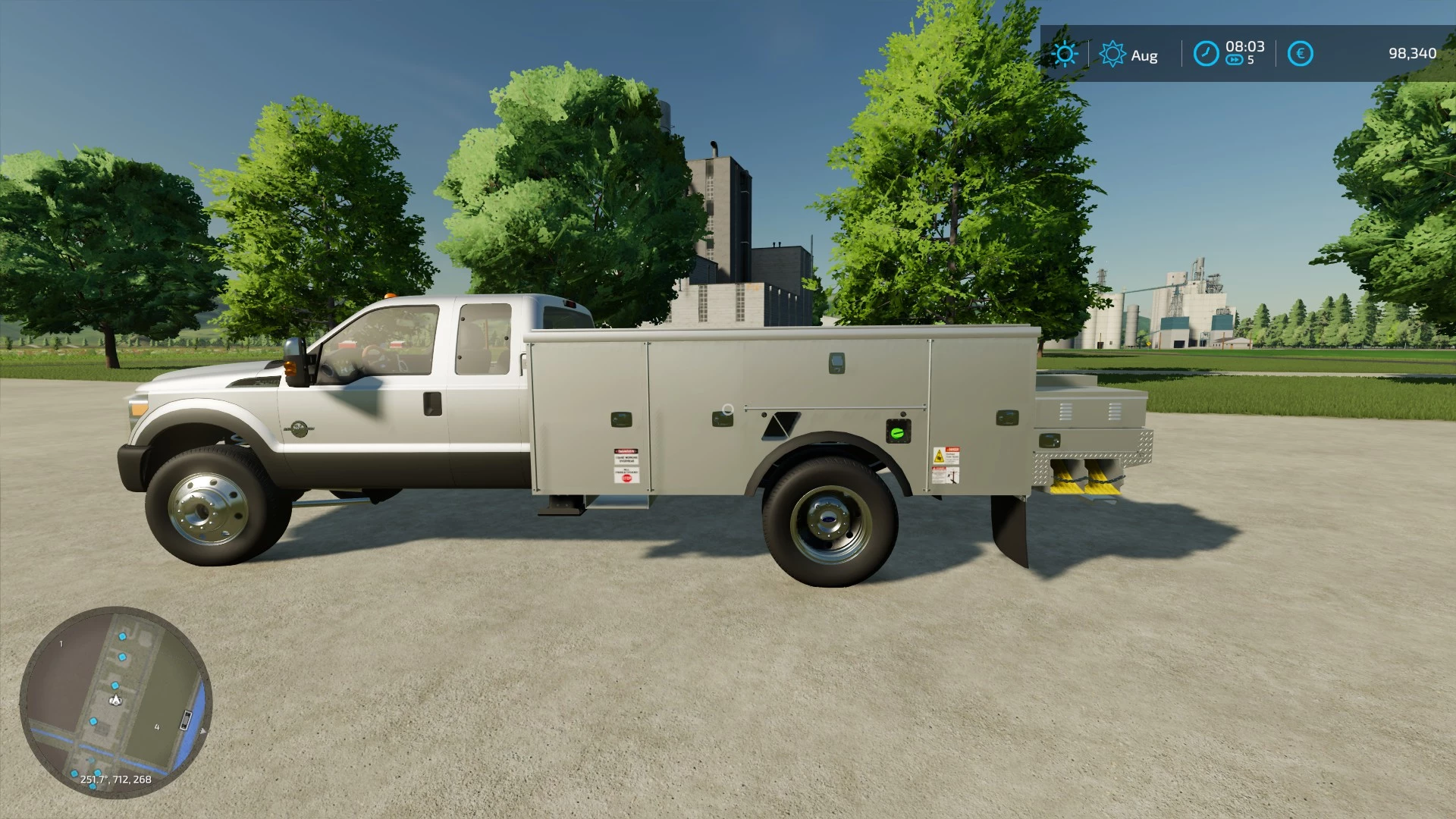Click the Euro currency circle icon
This screenshot has height=819, width=1456.
(x=1301, y=53)
